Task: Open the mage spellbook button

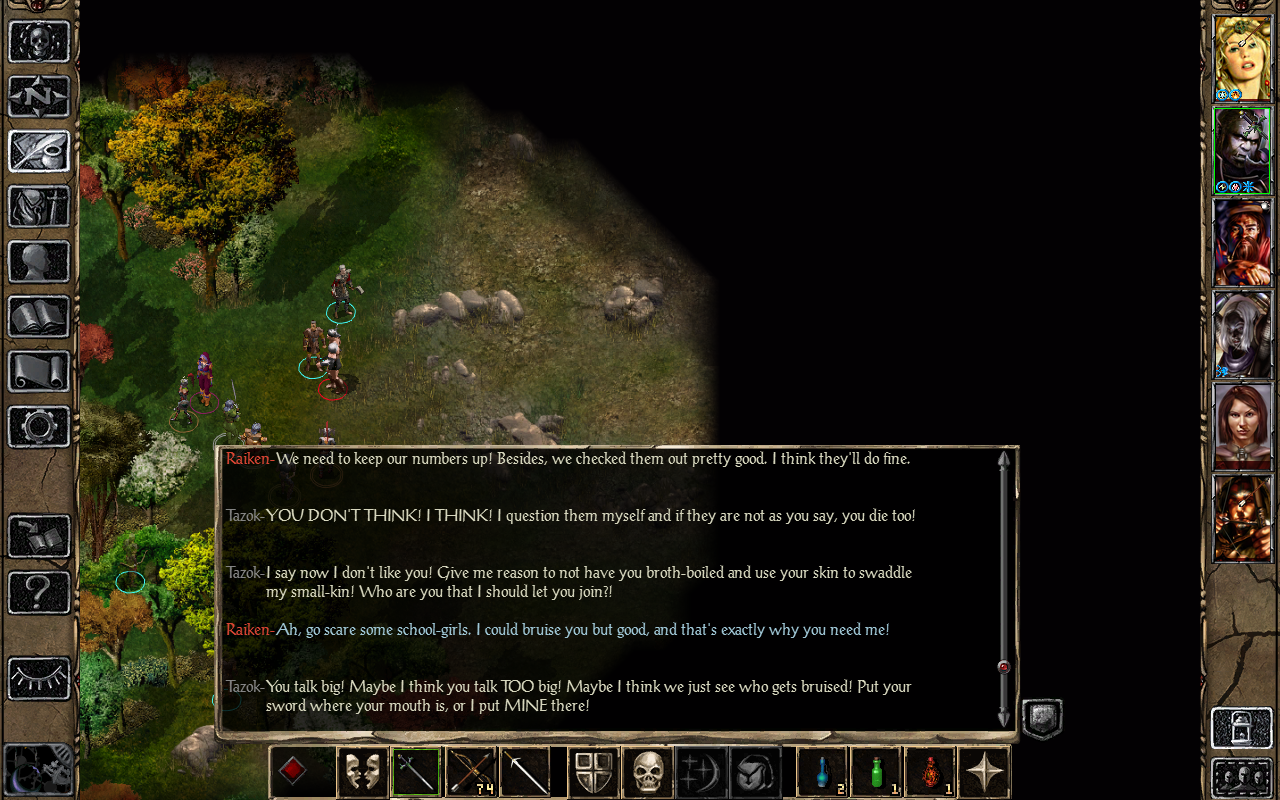Action: 39,317
